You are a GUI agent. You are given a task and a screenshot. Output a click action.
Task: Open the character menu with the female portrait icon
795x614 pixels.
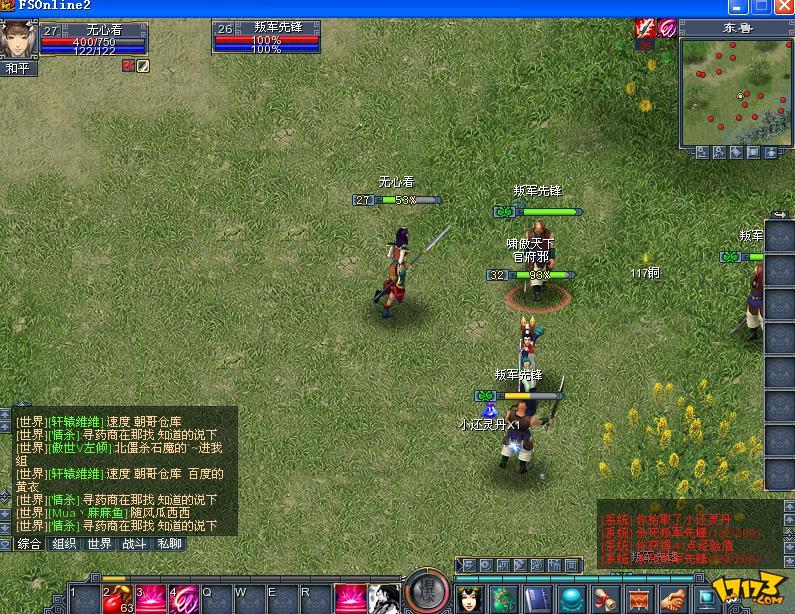click(x=470, y=598)
